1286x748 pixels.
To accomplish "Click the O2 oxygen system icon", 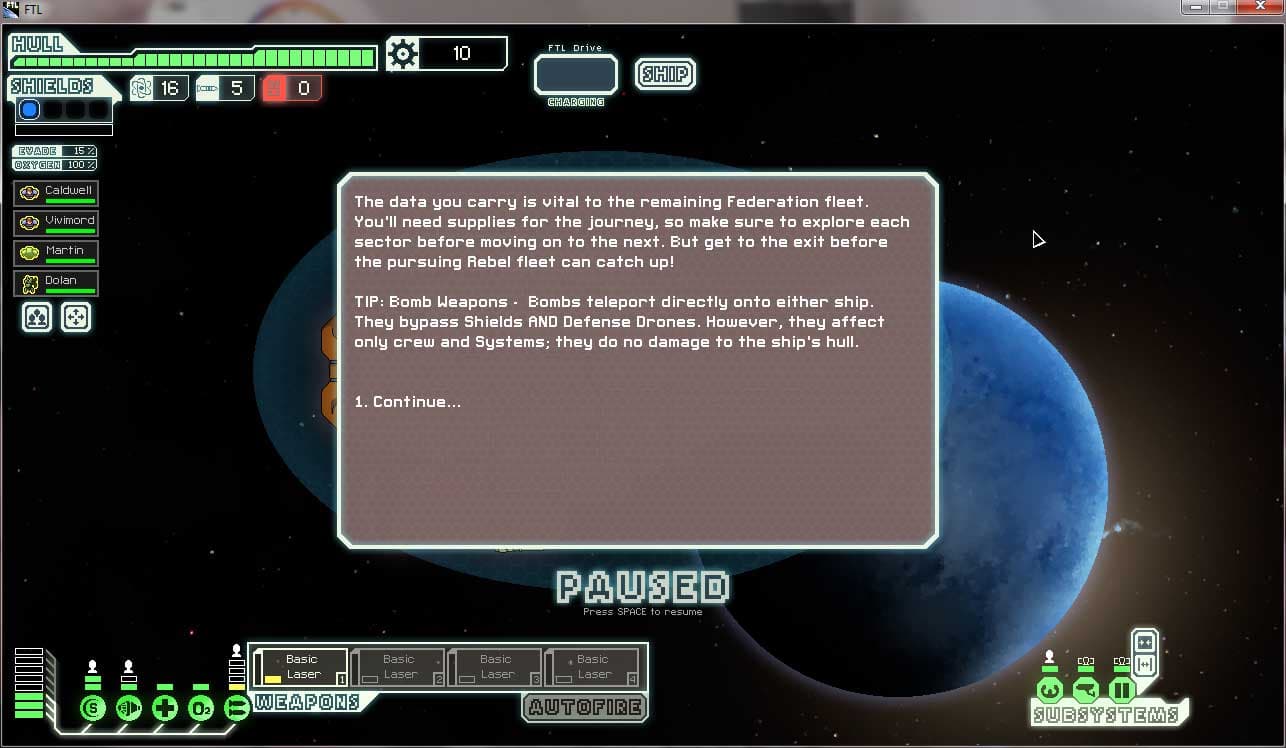I will (201, 709).
